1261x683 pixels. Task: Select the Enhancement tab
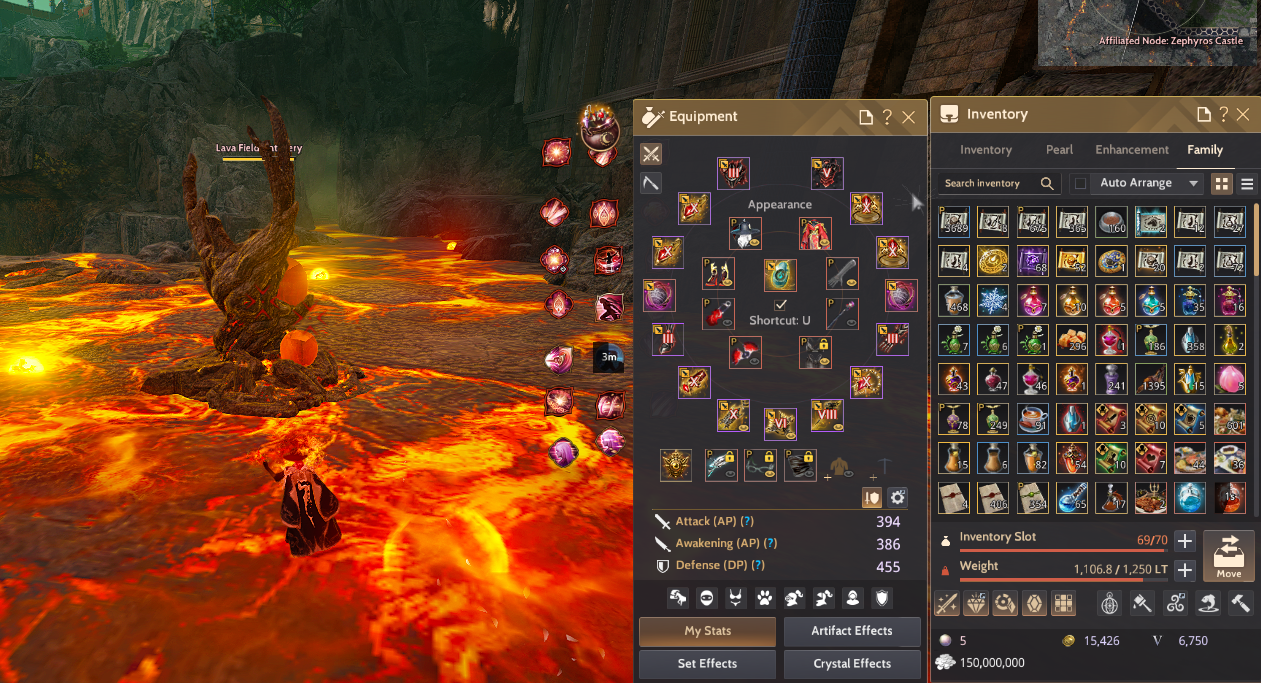1132,150
